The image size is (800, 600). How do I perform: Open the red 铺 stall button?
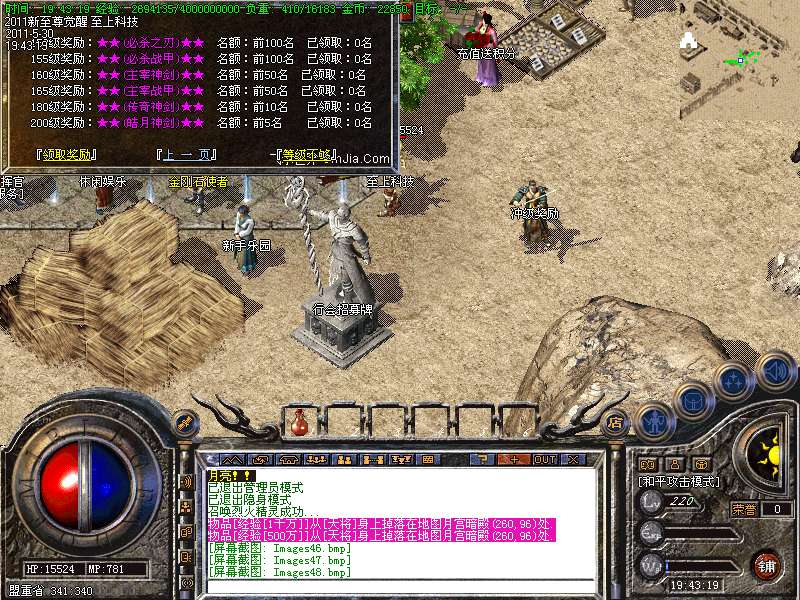point(766,565)
